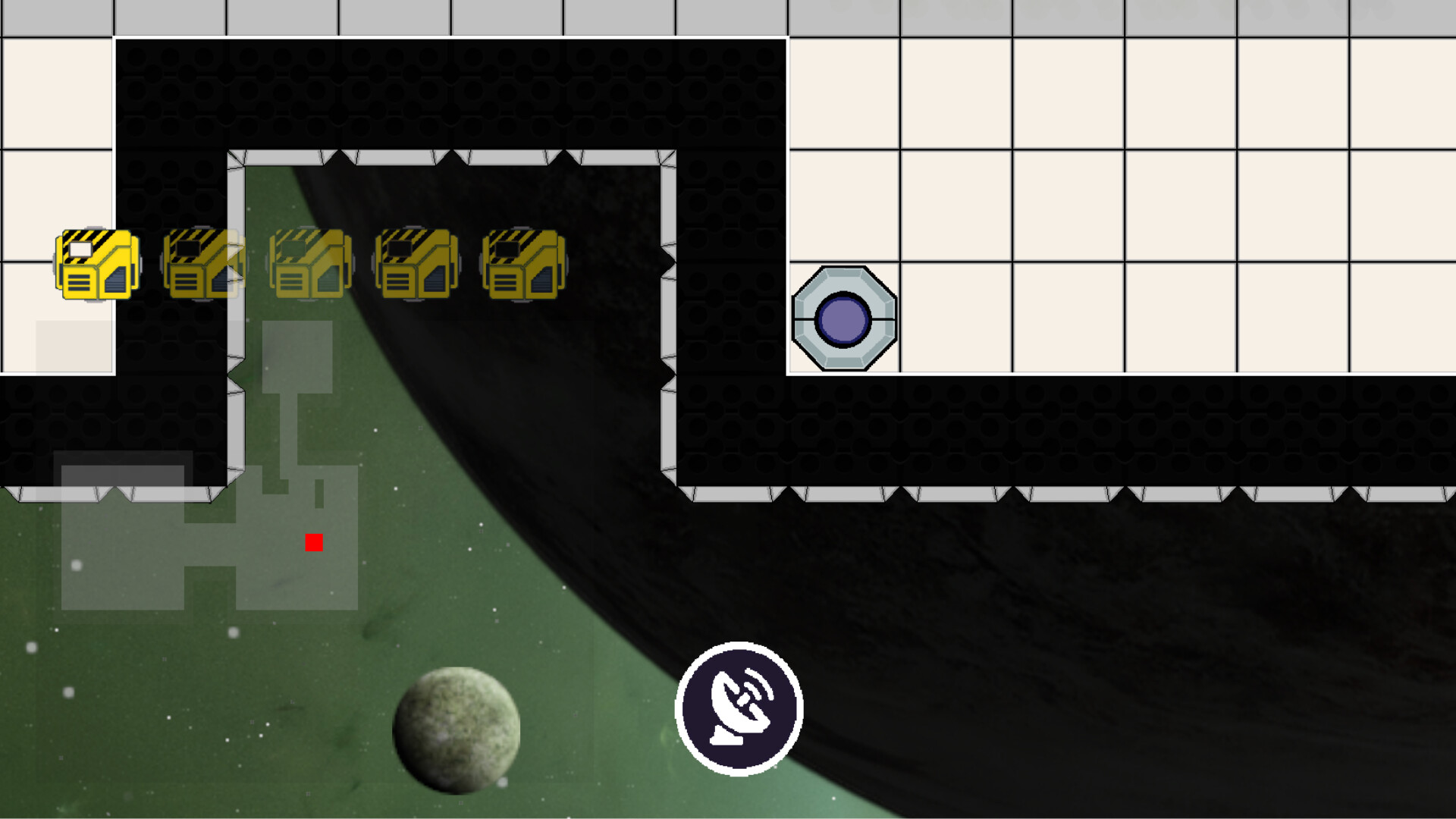Click the red square waypoint marker
Image resolution: width=1456 pixels, height=819 pixels.
[x=314, y=542]
